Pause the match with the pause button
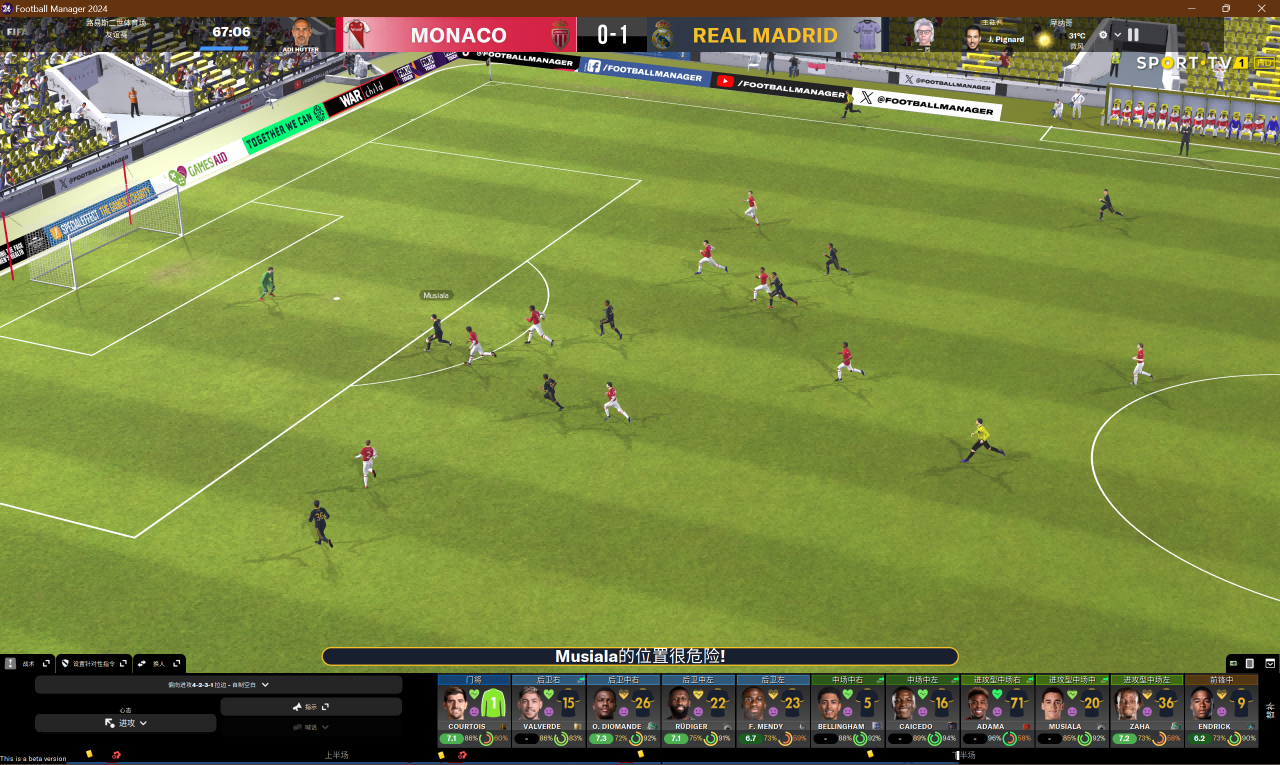This screenshot has height=765, width=1280. [1133, 35]
